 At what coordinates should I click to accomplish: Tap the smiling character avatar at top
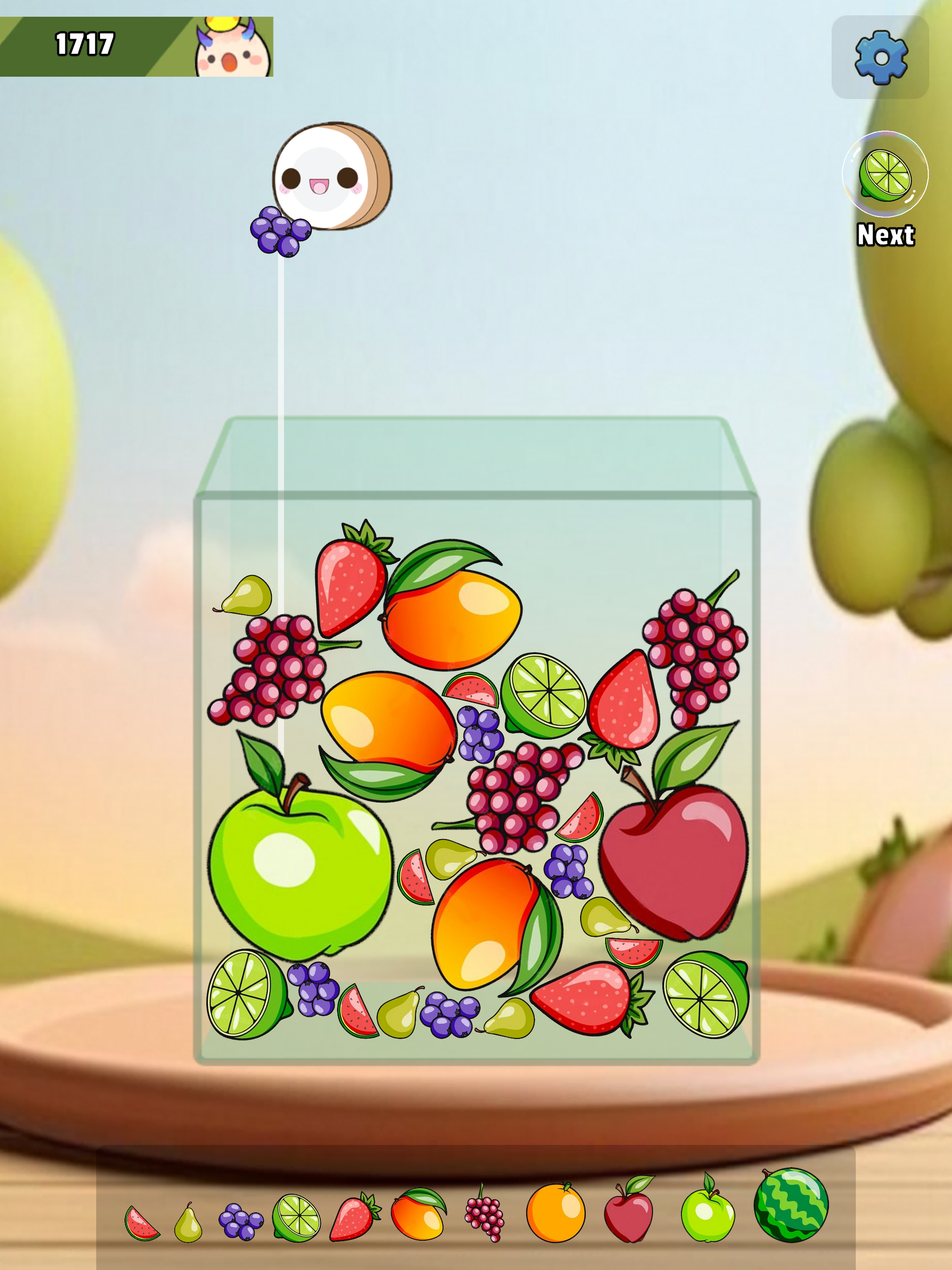point(229,46)
